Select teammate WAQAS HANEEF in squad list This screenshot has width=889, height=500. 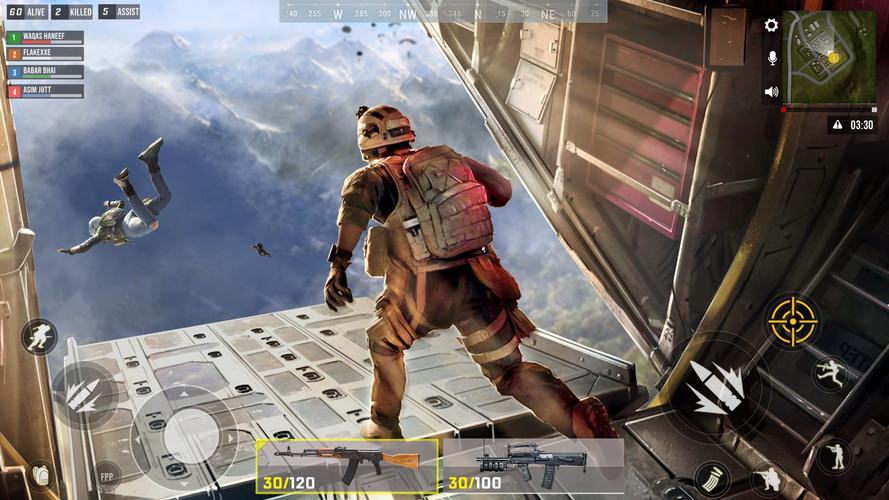point(45,37)
